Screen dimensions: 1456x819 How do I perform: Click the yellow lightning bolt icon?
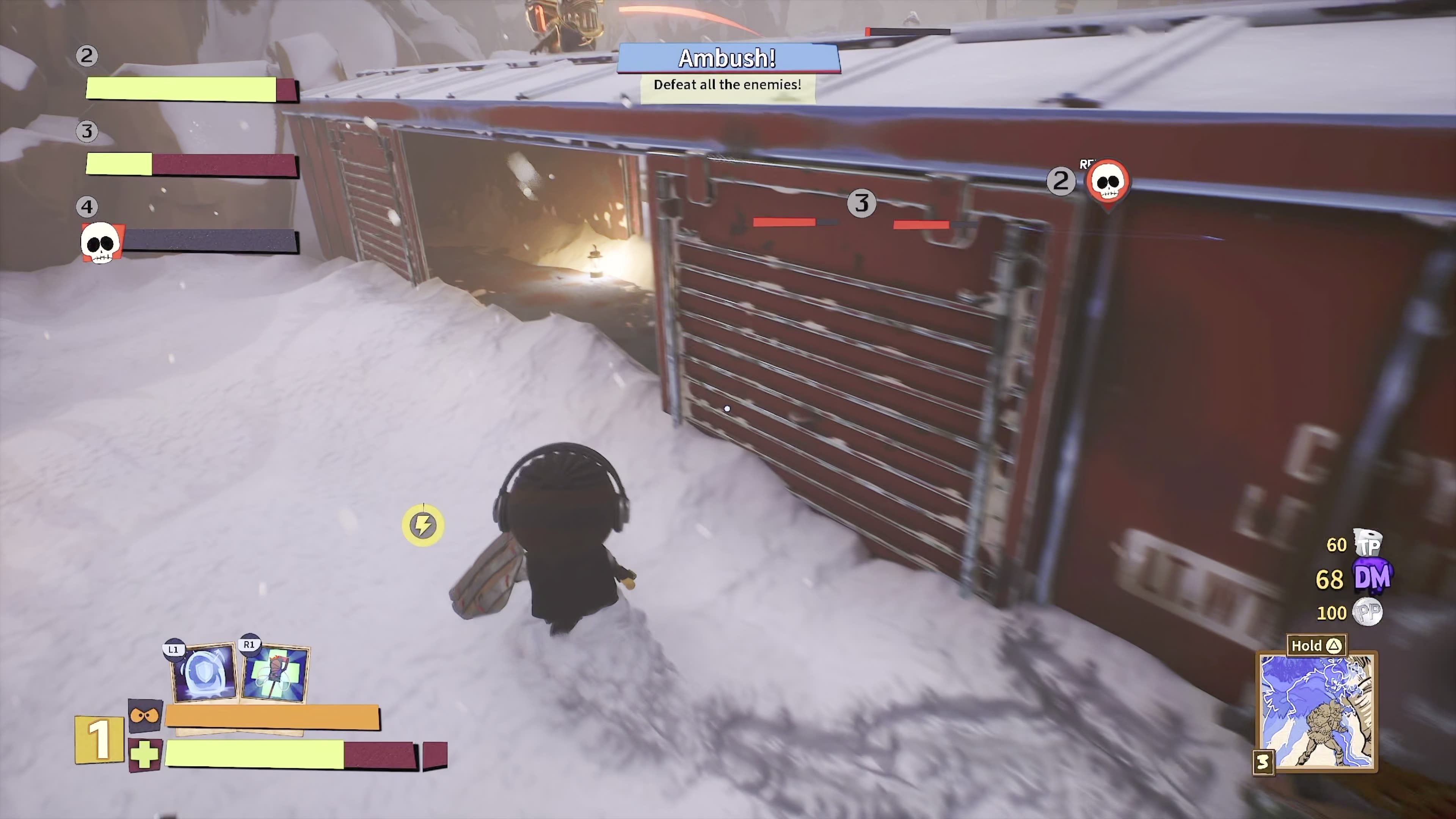423,525
